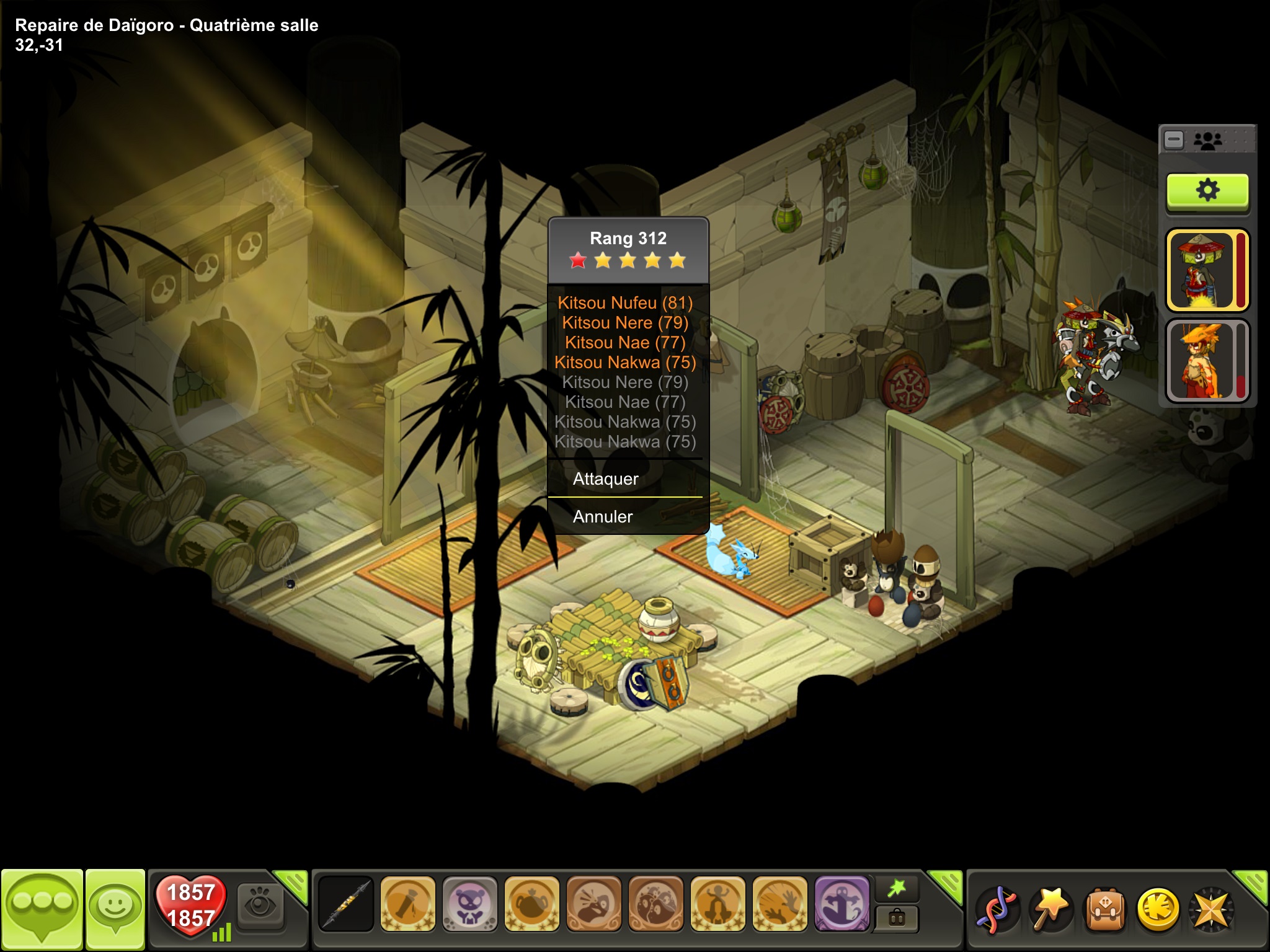The height and width of the screenshot is (952, 1270).
Task: Open the DNA helix characteristics menu
Action: pos(997,909)
